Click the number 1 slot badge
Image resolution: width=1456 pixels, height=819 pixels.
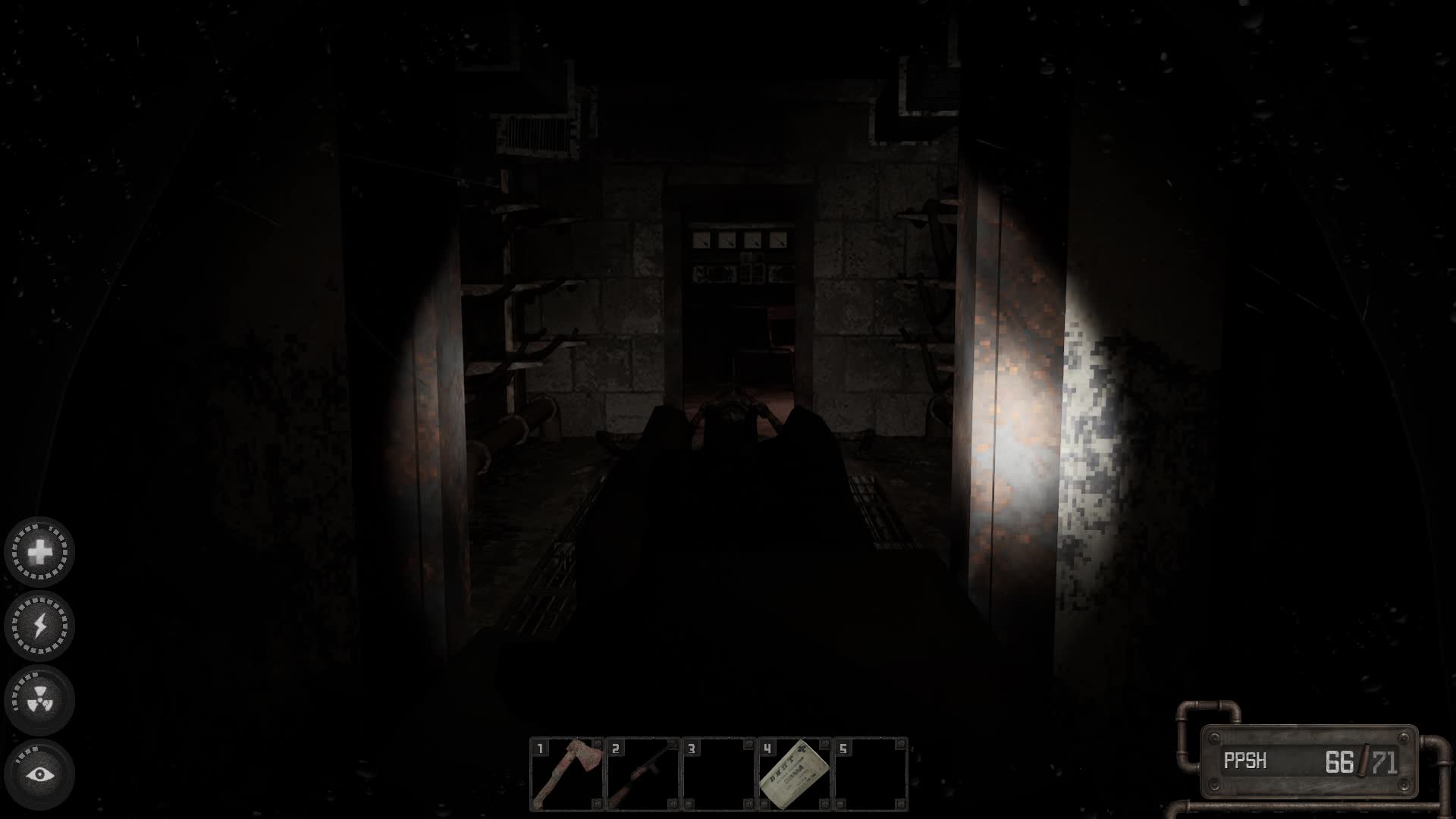click(x=540, y=749)
